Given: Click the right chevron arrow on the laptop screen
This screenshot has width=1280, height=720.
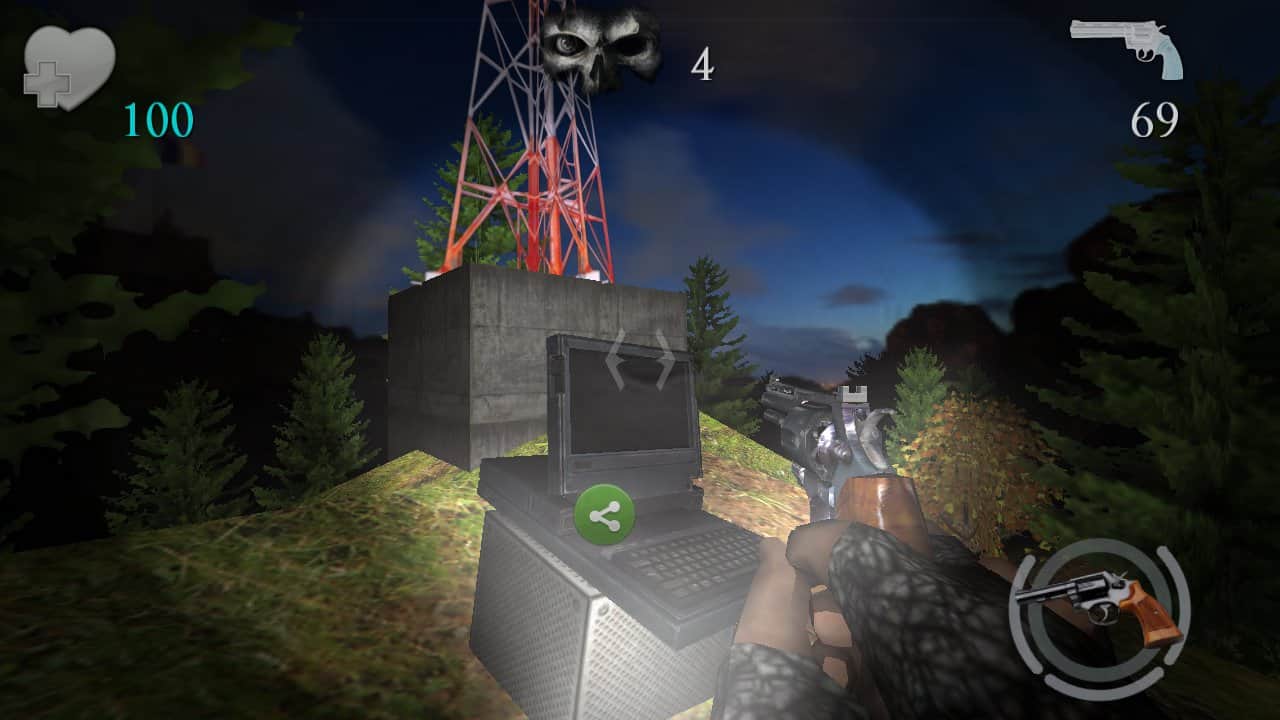Looking at the screenshot, I should pos(665,361).
